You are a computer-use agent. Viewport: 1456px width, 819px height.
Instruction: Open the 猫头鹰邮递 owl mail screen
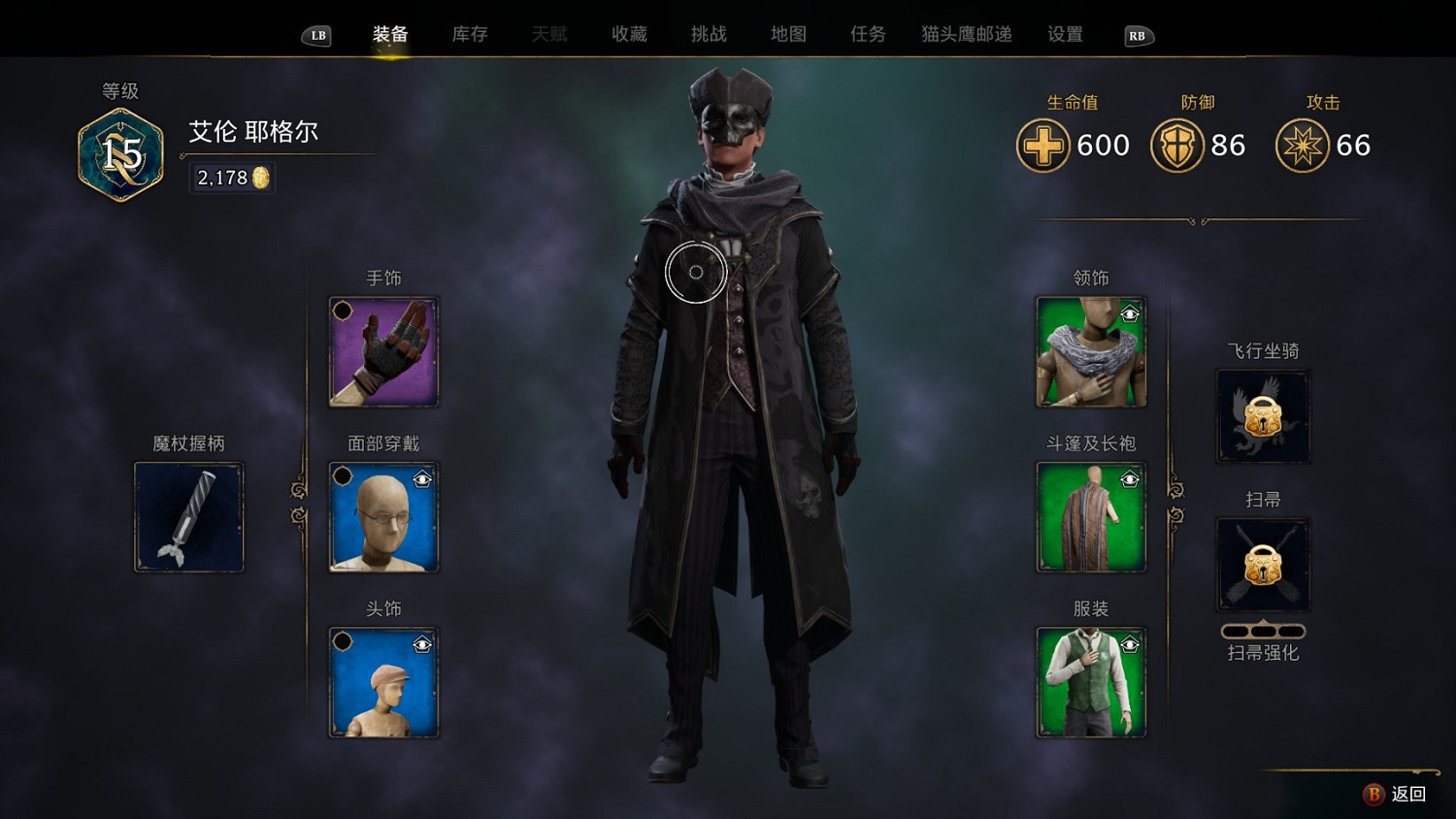[x=962, y=33]
